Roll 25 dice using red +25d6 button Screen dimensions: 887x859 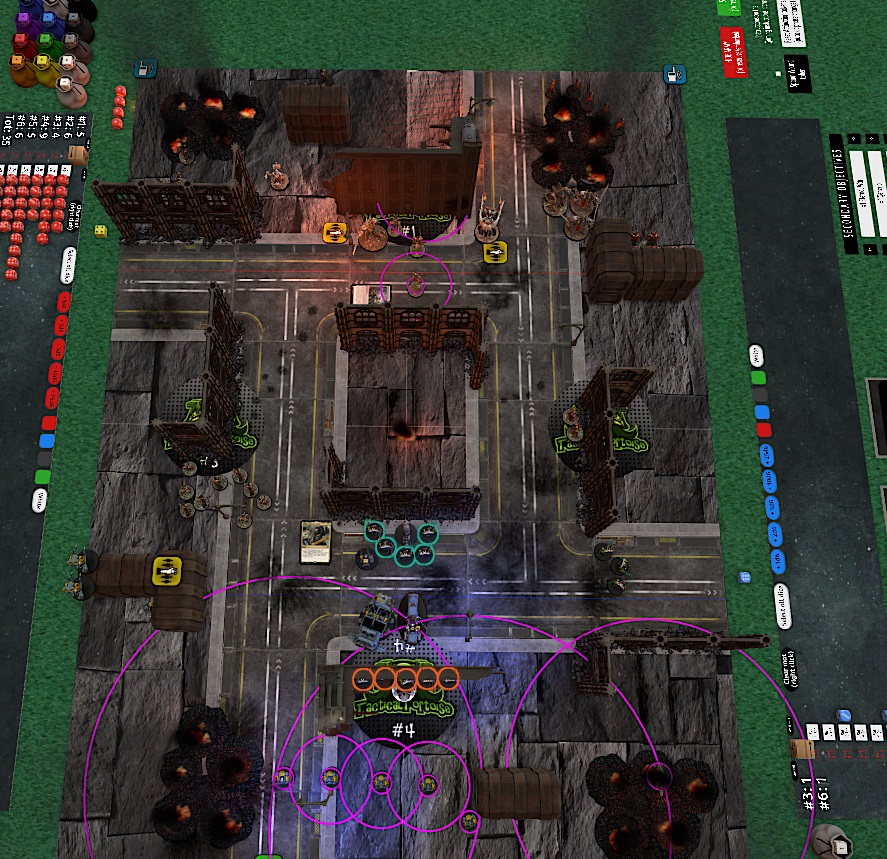pyautogui.click(x=54, y=399)
